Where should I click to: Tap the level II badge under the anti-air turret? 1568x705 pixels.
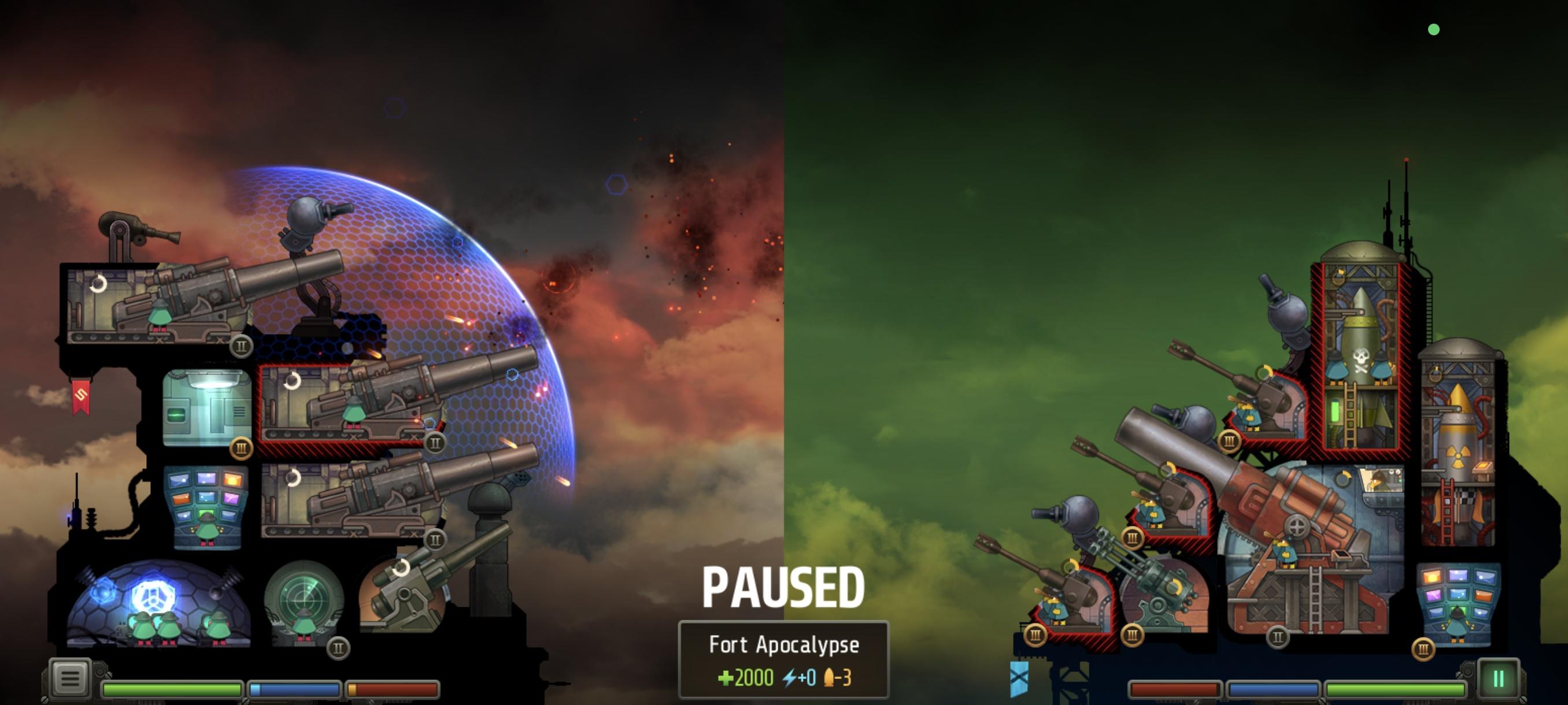[435, 539]
